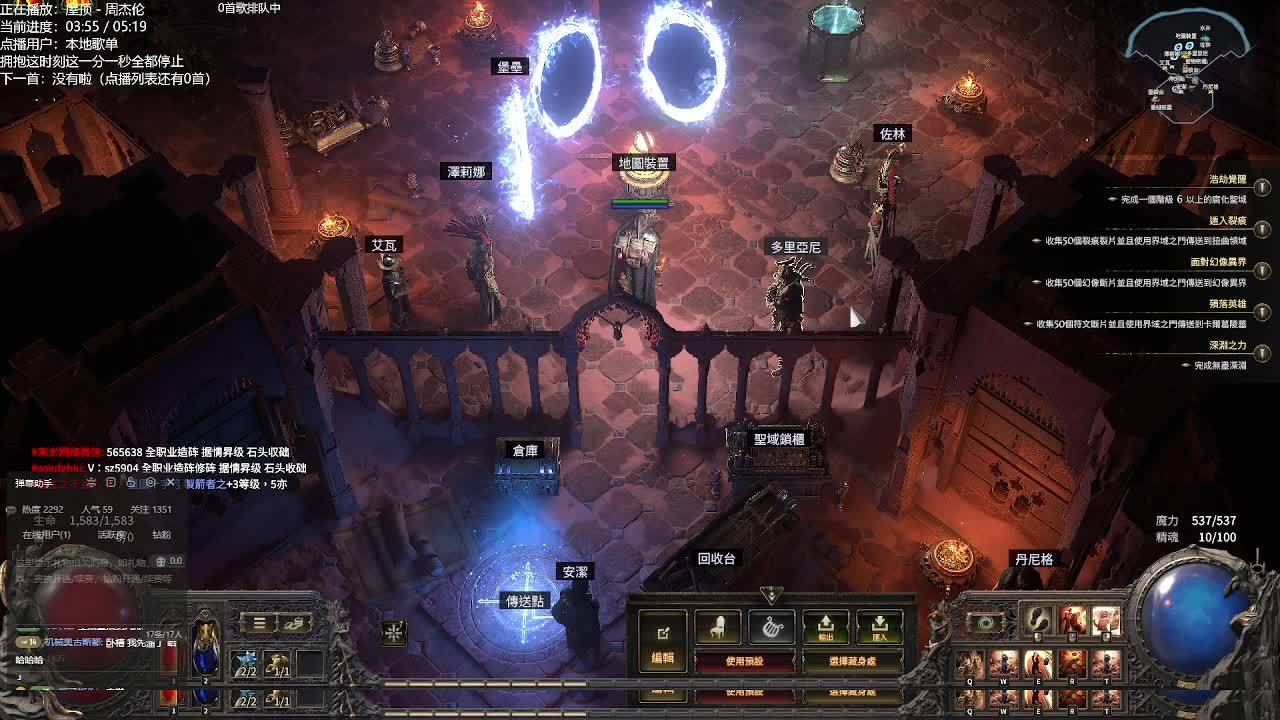Select the harp music icon button
1280x720 pixels.
771,627
